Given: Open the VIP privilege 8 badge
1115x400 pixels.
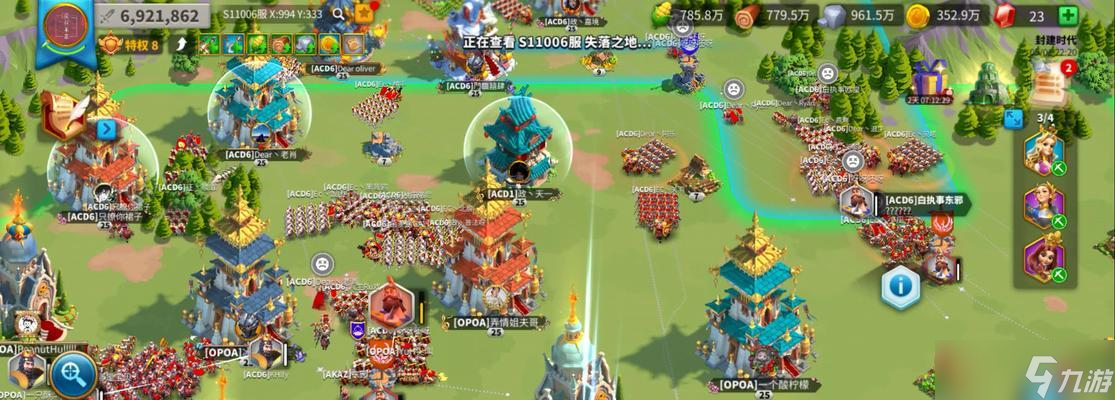Looking at the screenshot, I should (129, 44).
